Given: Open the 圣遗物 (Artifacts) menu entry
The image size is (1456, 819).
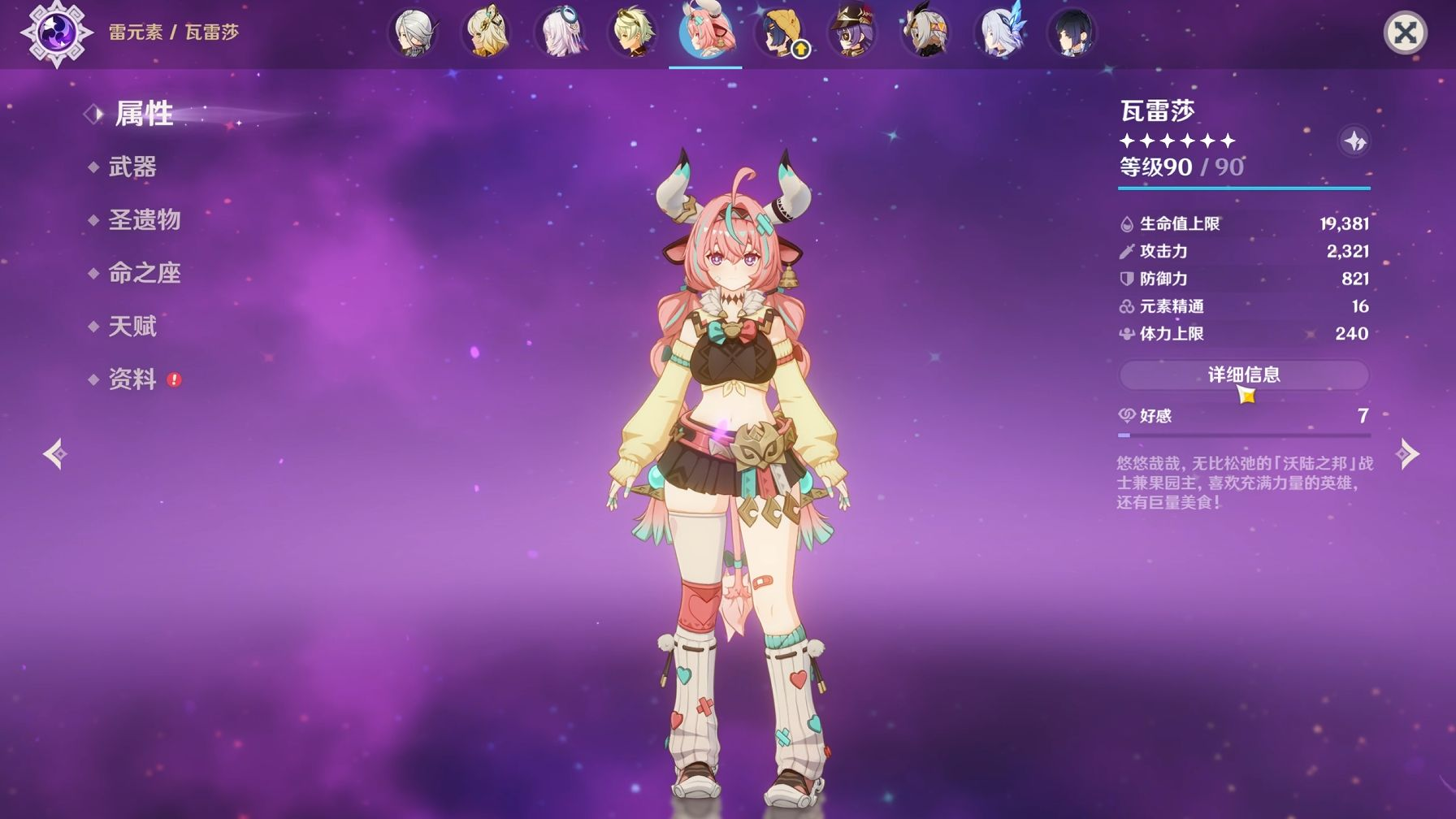Looking at the screenshot, I should pyautogui.click(x=144, y=220).
